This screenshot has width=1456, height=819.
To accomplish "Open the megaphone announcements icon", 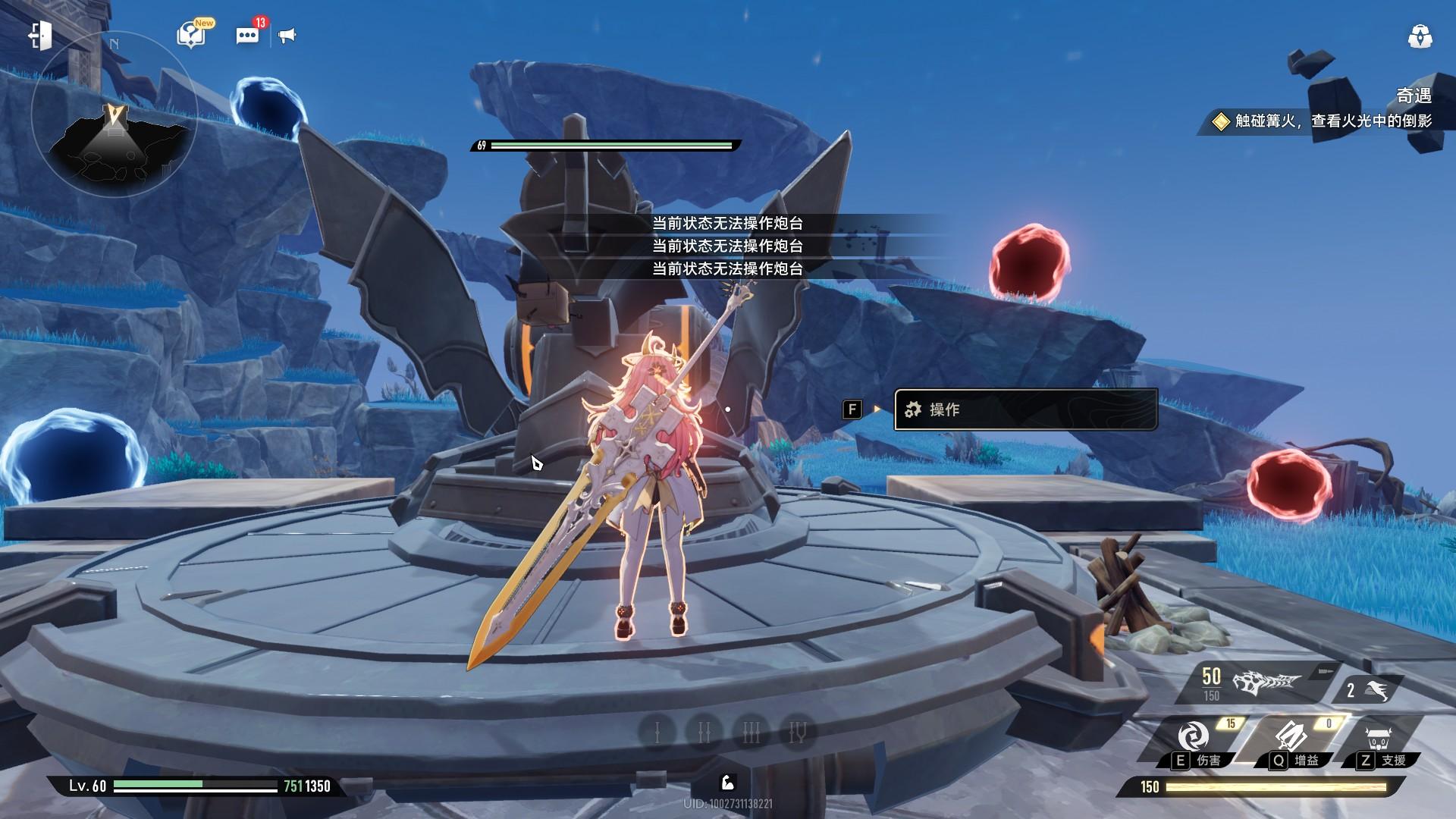I will 287,35.
